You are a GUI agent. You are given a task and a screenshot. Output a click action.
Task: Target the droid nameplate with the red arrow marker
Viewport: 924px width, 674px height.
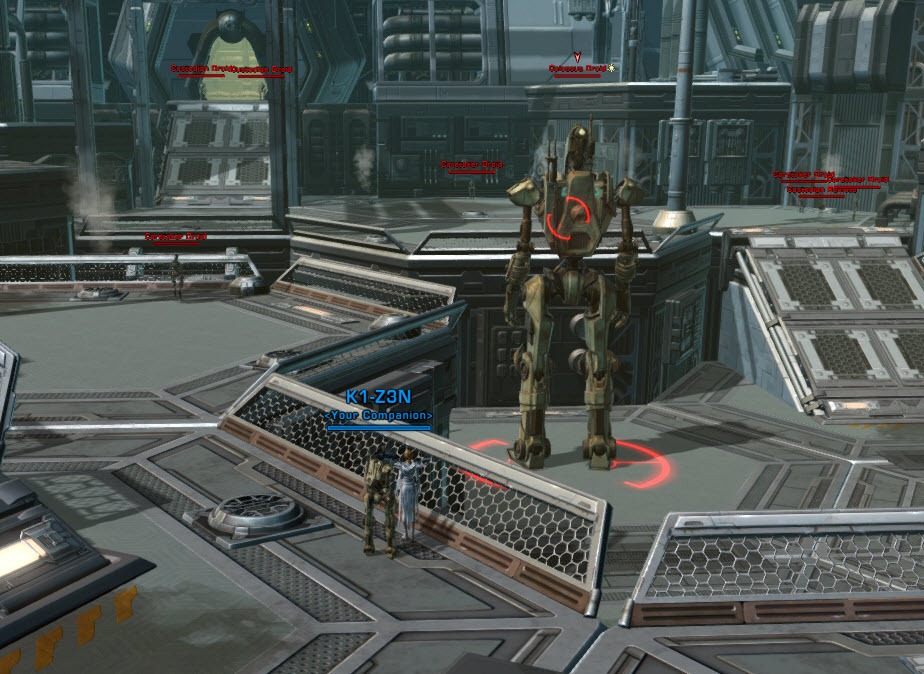[x=577, y=69]
